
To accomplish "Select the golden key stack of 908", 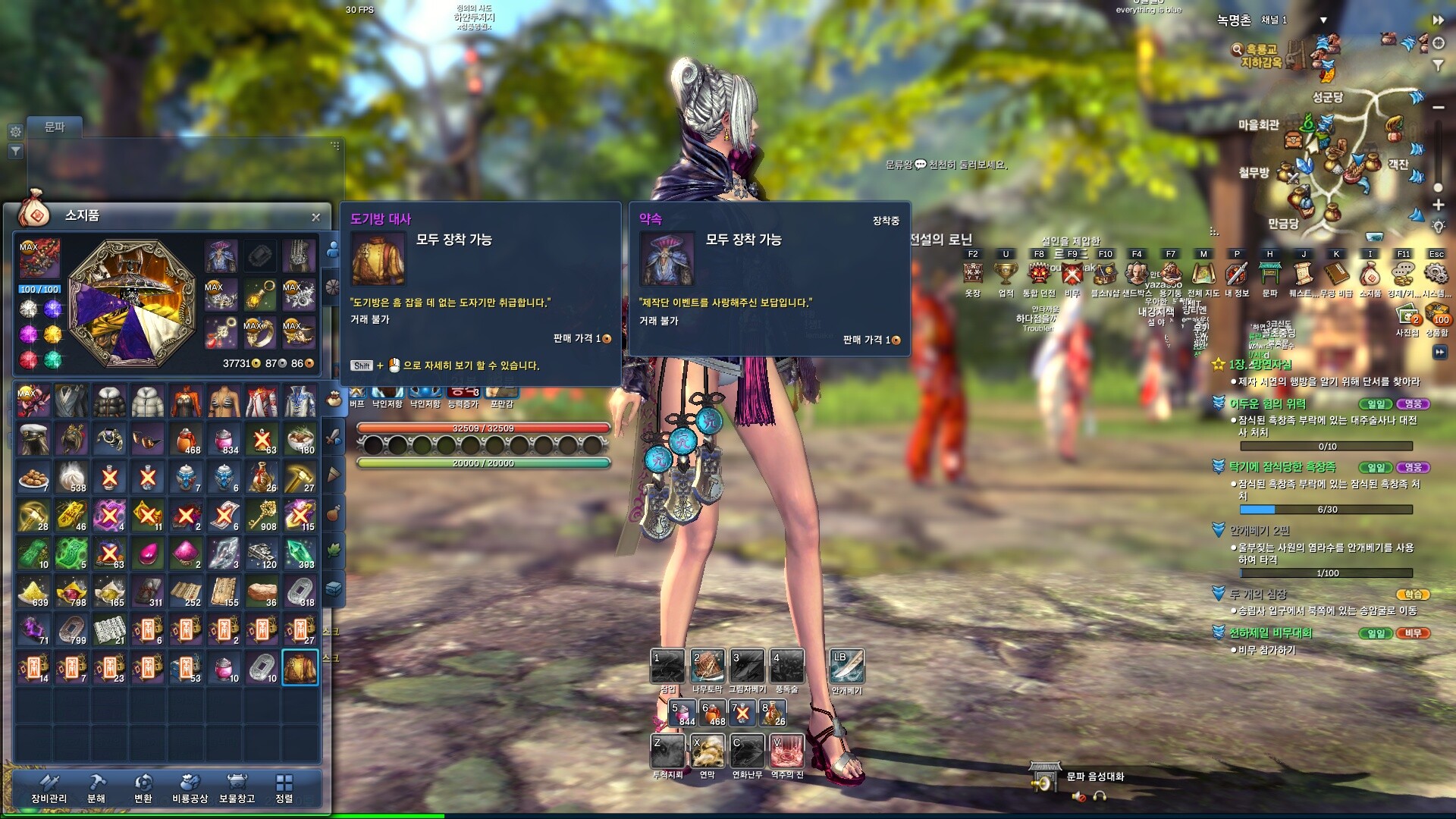I will point(262,516).
